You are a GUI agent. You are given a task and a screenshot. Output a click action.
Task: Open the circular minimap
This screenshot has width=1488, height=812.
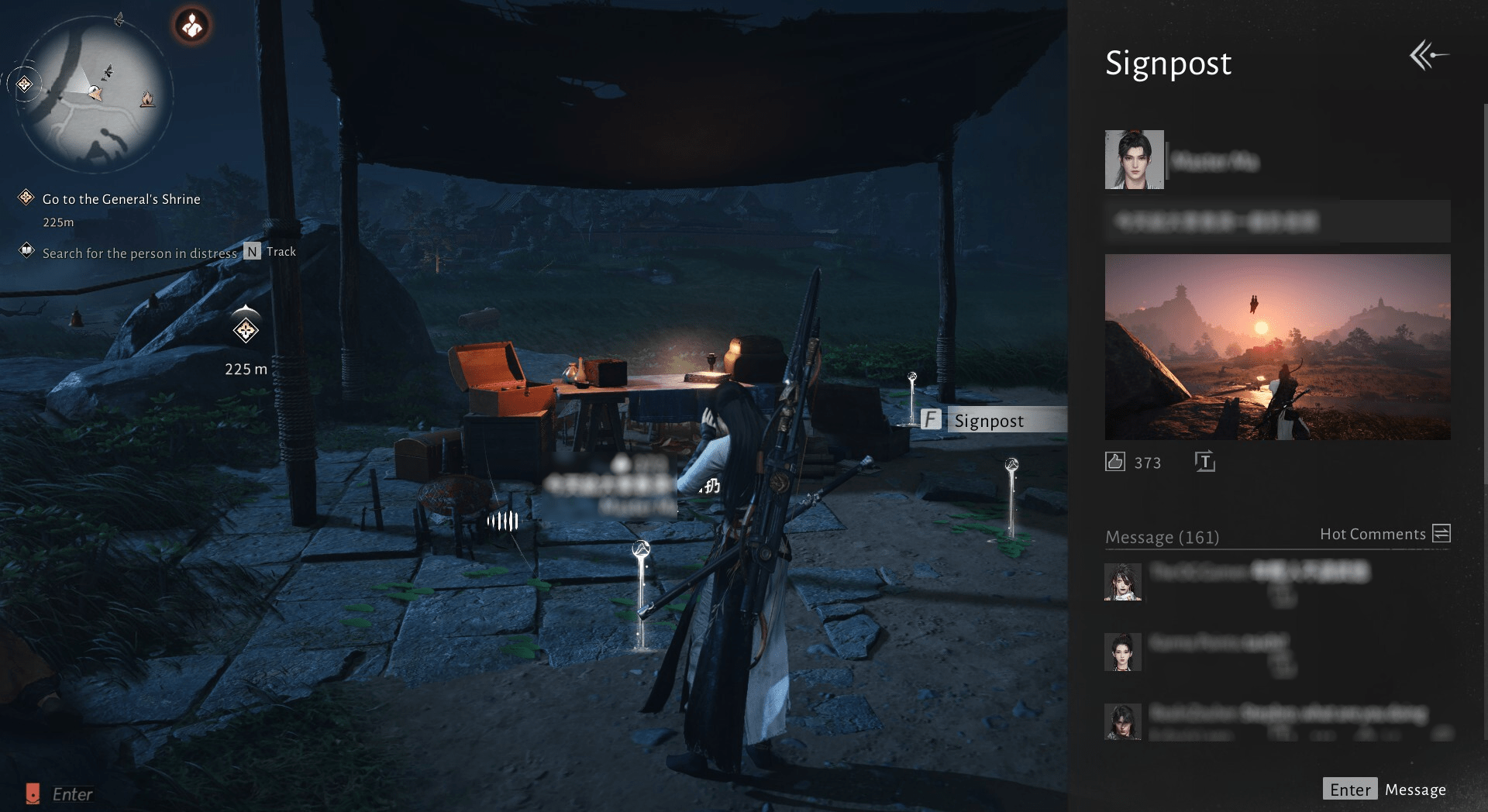point(93,93)
